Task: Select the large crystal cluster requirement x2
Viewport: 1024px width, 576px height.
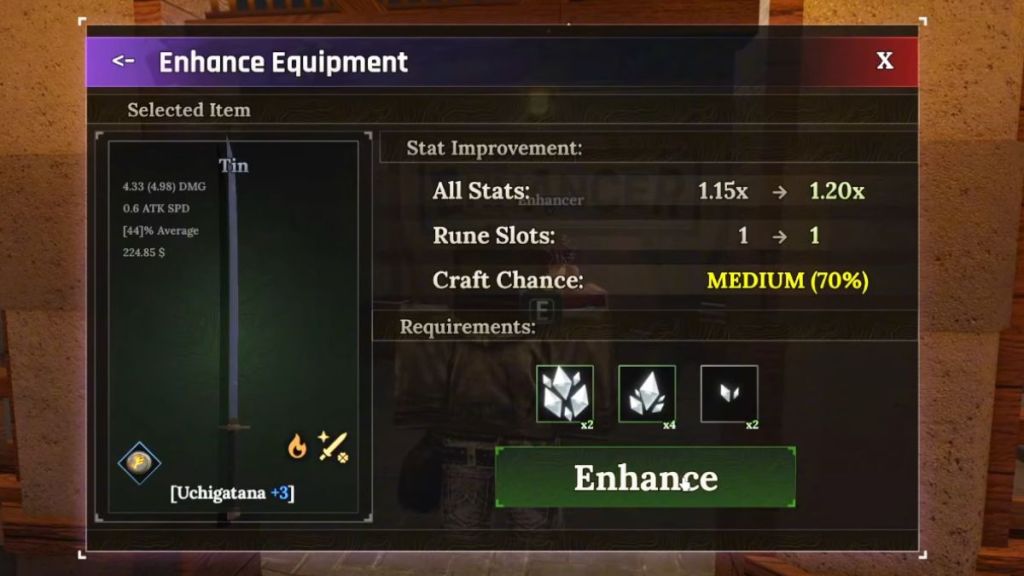Action: (x=565, y=394)
